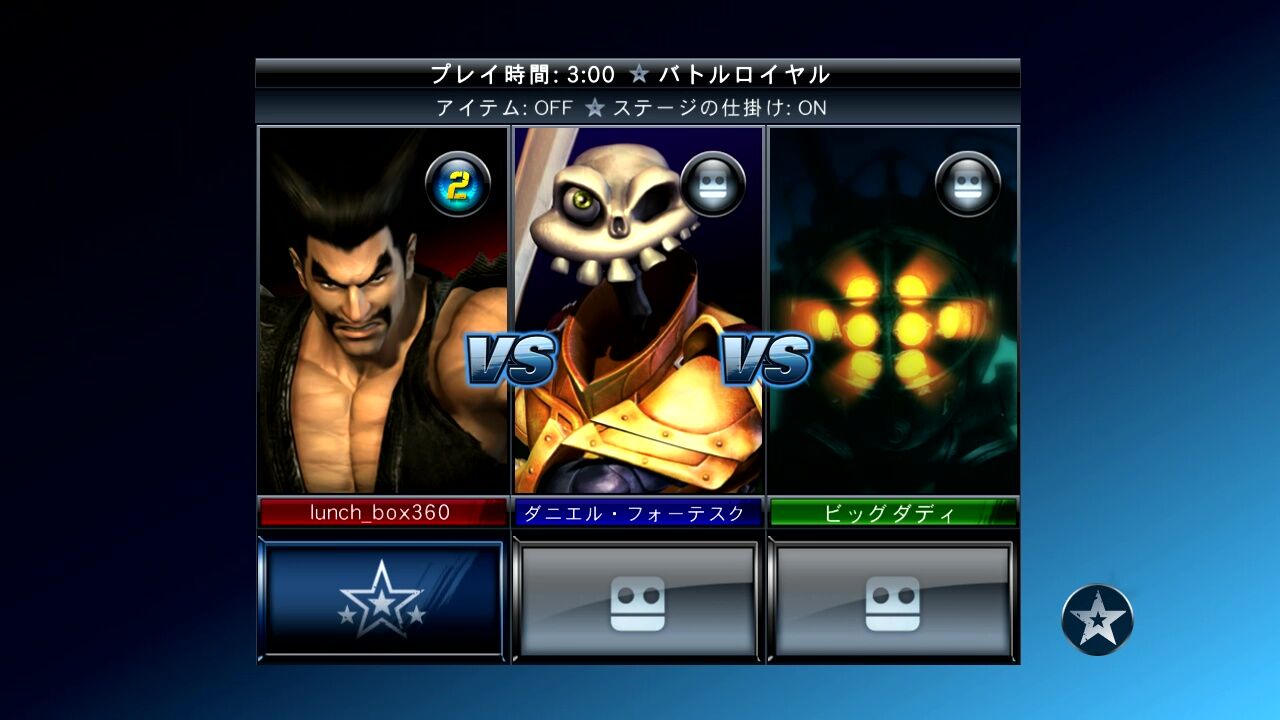Viewport: 1280px width, 720px height.
Task: Click the star logo on lunch_box360's profile card
Action: 381,597
